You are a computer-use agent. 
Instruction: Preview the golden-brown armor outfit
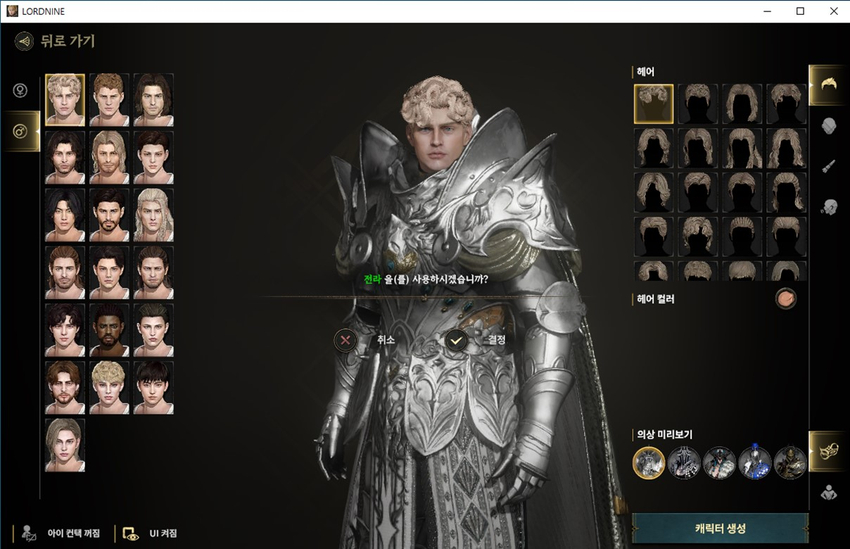(x=789, y=462)
